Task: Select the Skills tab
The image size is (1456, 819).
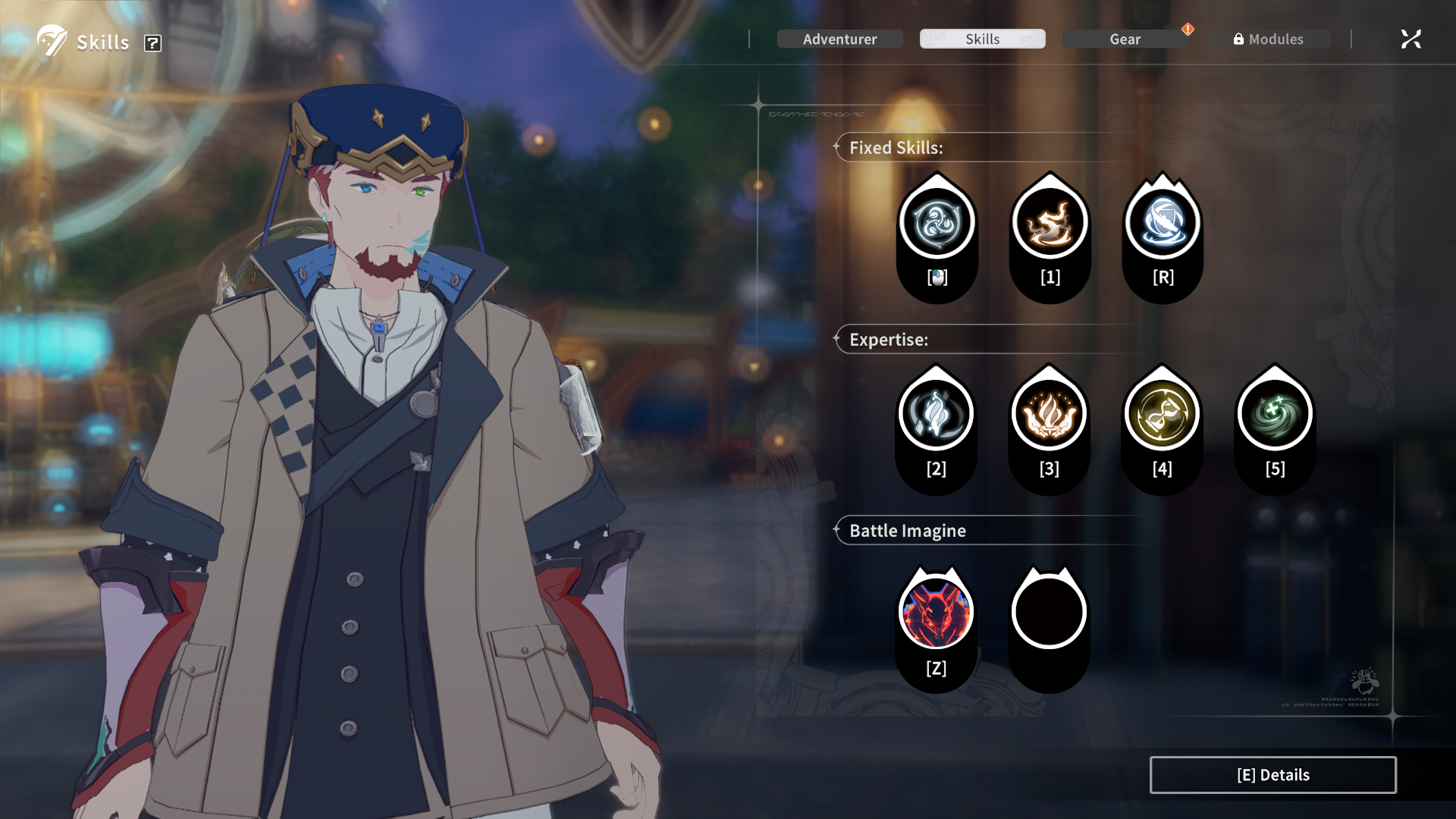Action: point(982,39)
